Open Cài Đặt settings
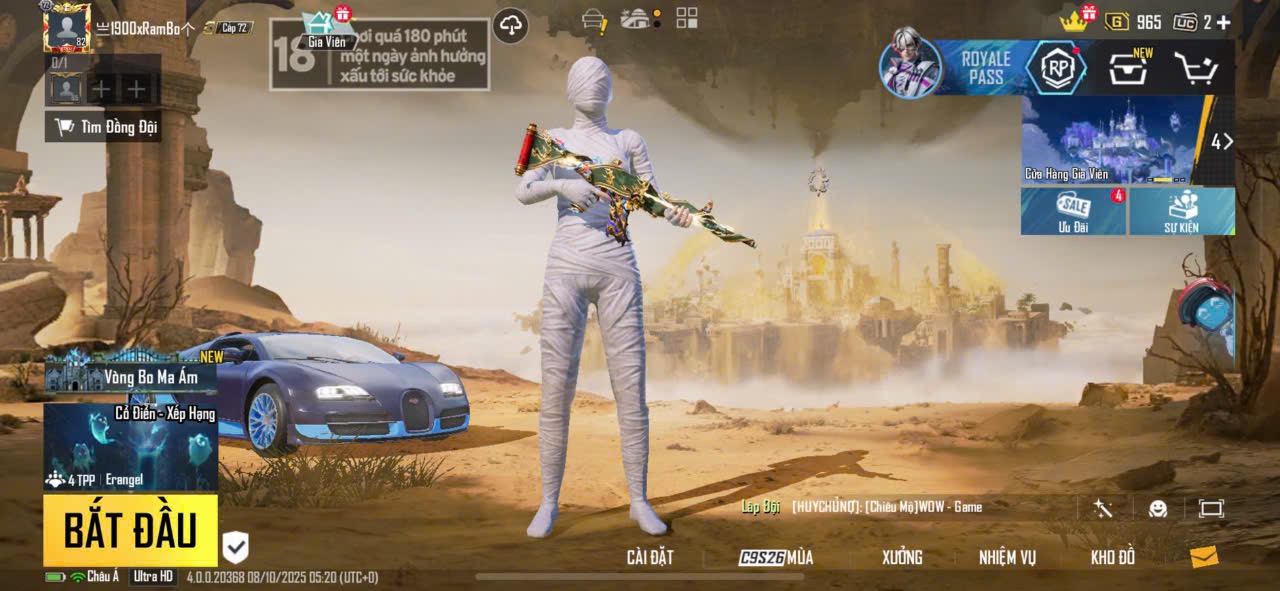1280x591 pixels. [x=649, y=557]
